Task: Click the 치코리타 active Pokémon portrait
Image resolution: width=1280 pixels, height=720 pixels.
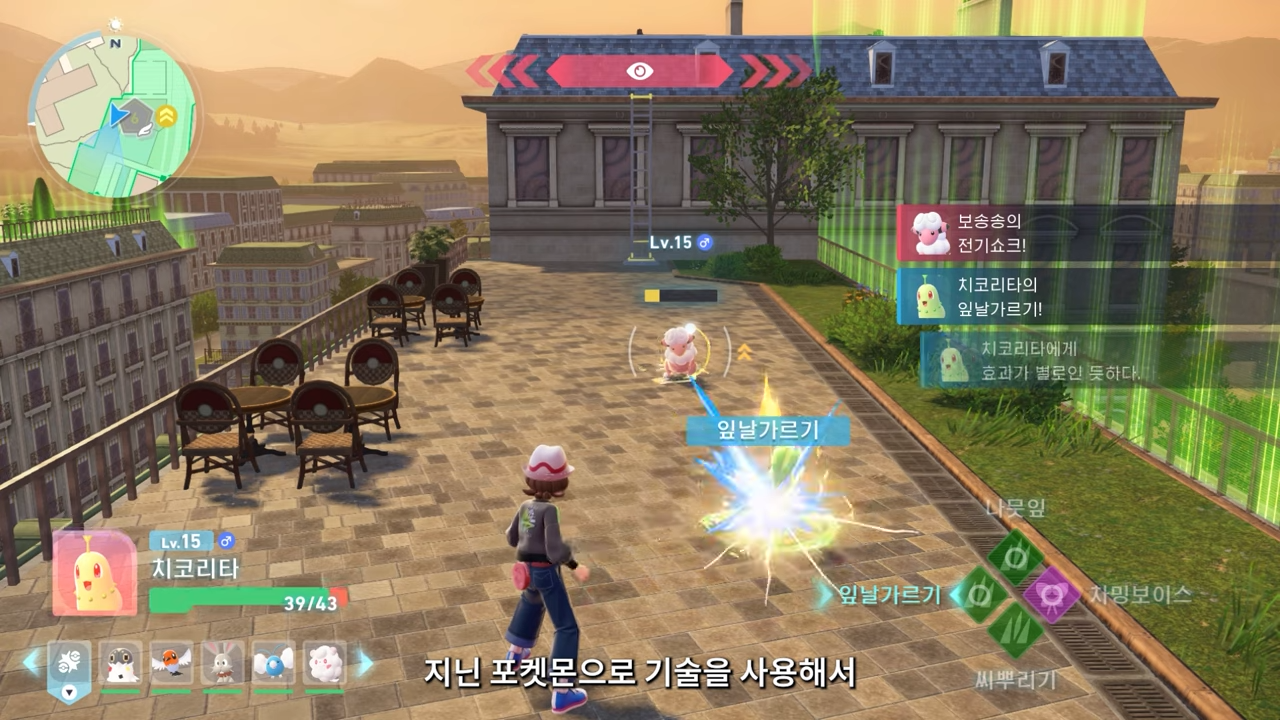Action: coord(94,573)
